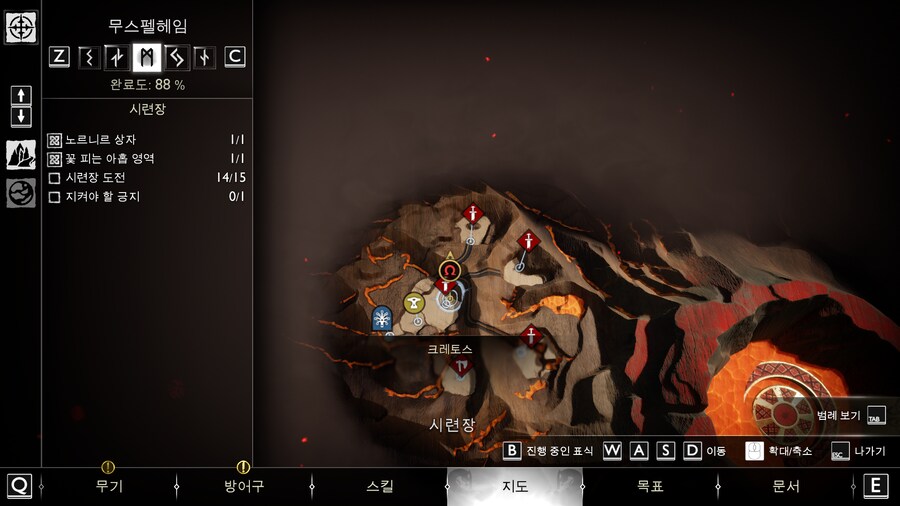Click the red axe map marker
900x506 pixels.
click(460, 368)
